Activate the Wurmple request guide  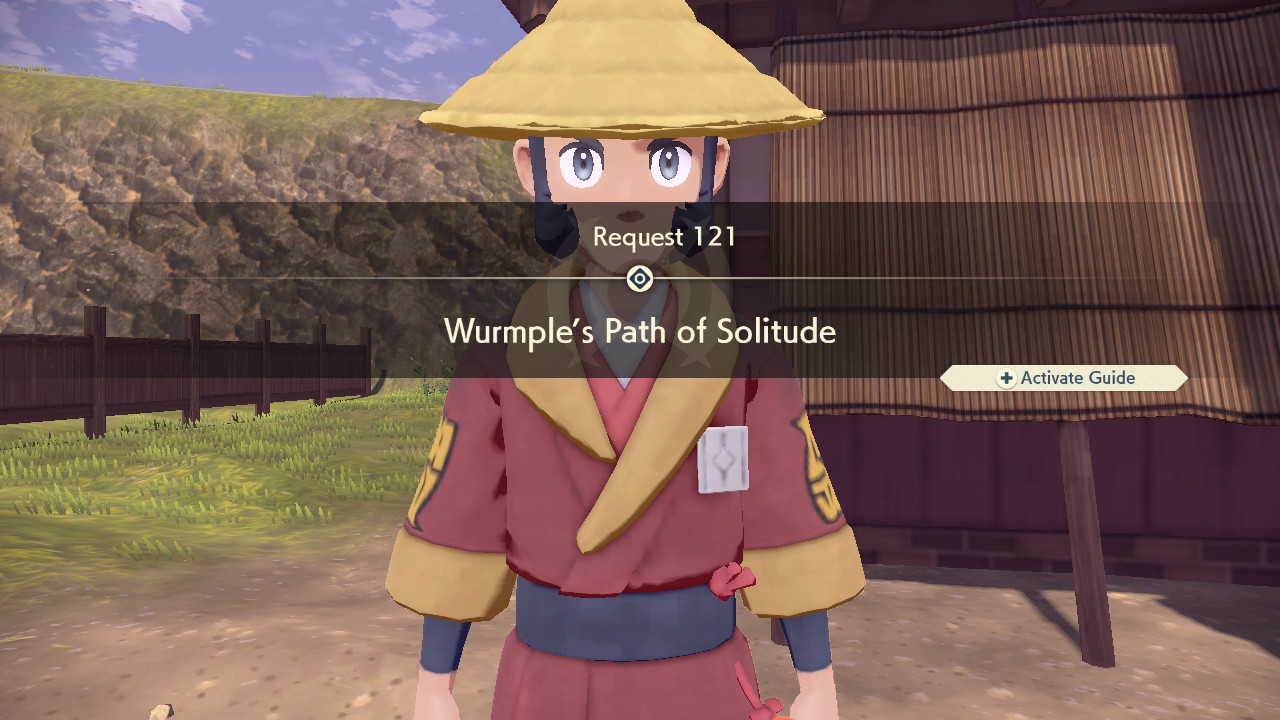(x=1063, y=378)
